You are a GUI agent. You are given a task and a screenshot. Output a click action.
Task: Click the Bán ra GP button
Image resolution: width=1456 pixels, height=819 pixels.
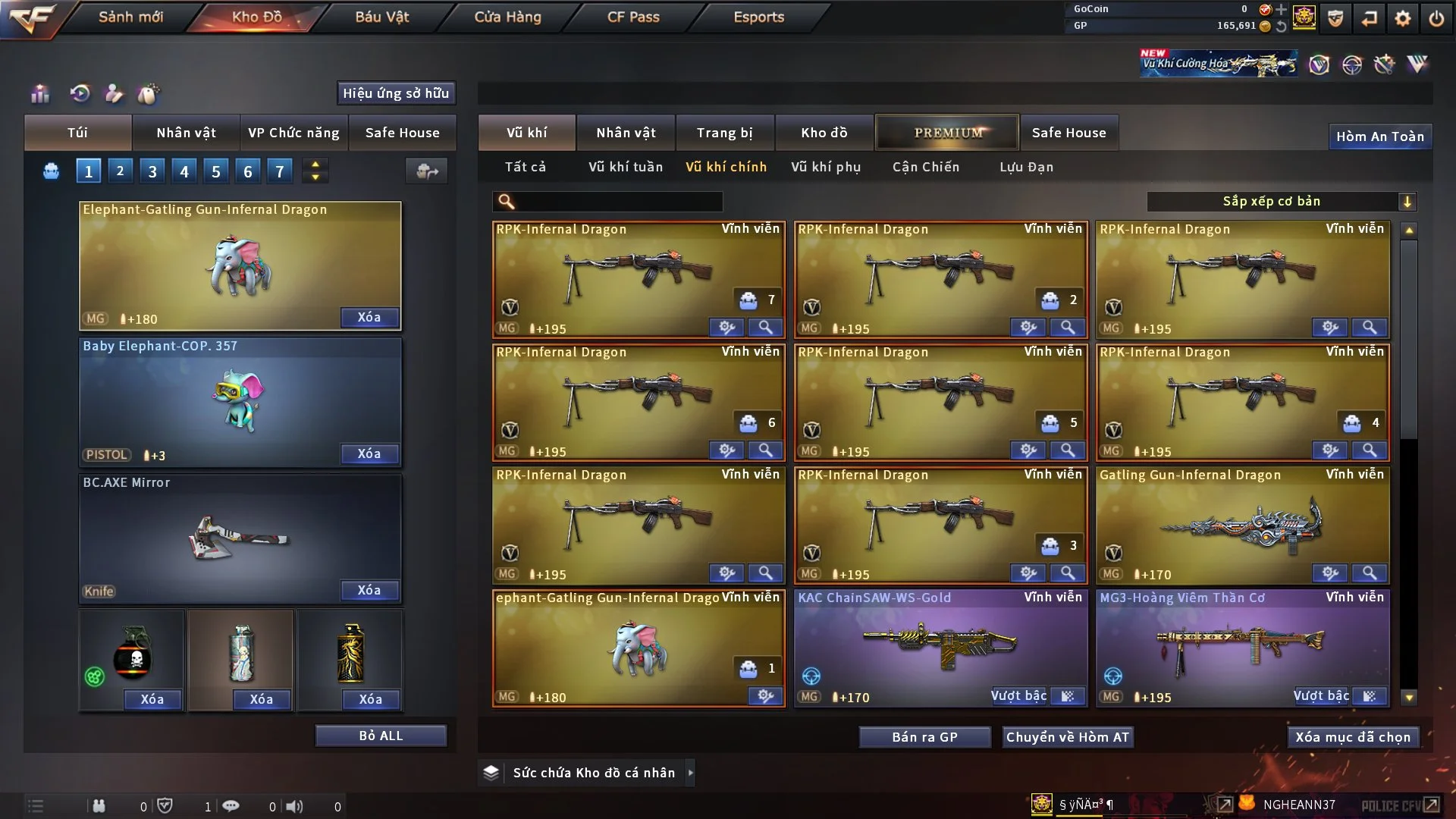pyautogui.click(x=924, y=737)
